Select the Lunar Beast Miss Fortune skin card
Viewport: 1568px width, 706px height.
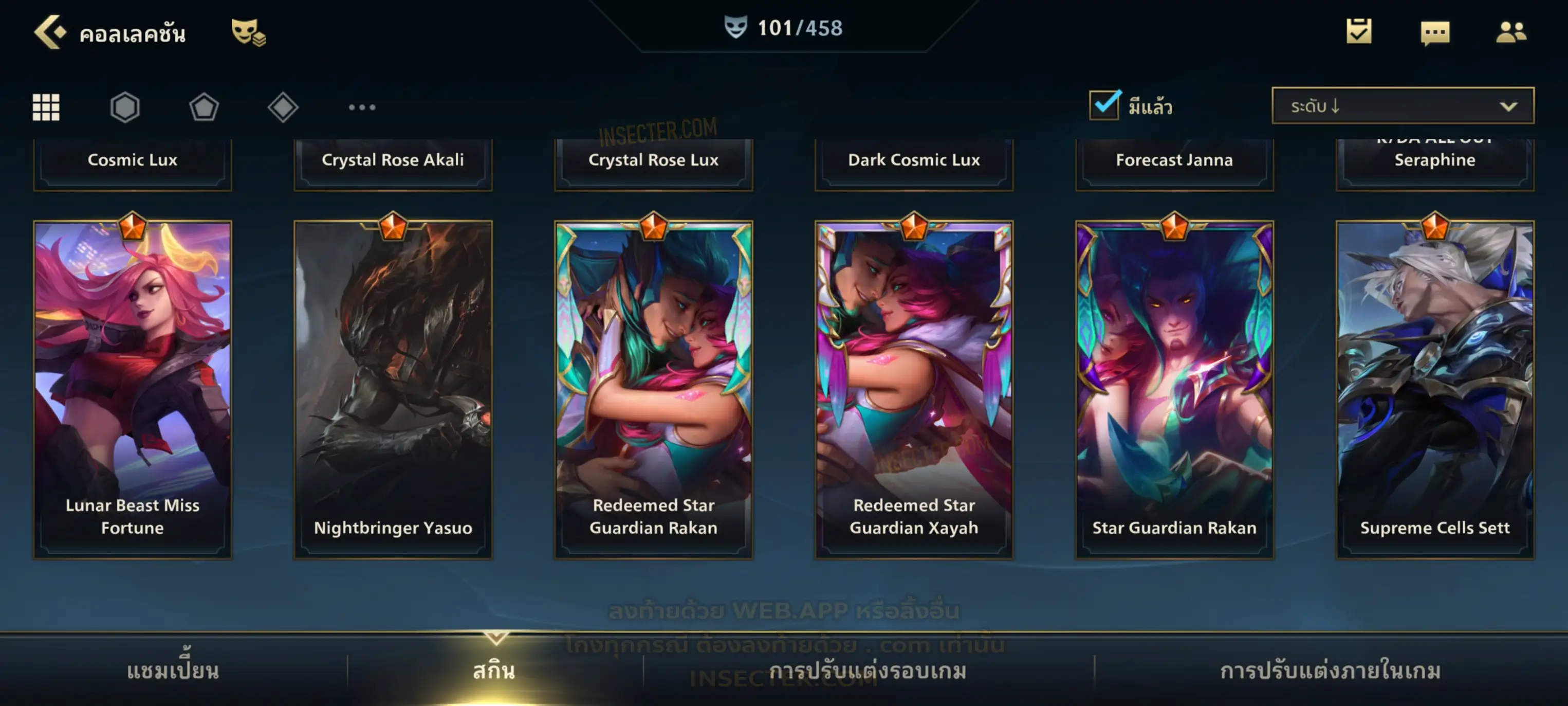(133, 390)
